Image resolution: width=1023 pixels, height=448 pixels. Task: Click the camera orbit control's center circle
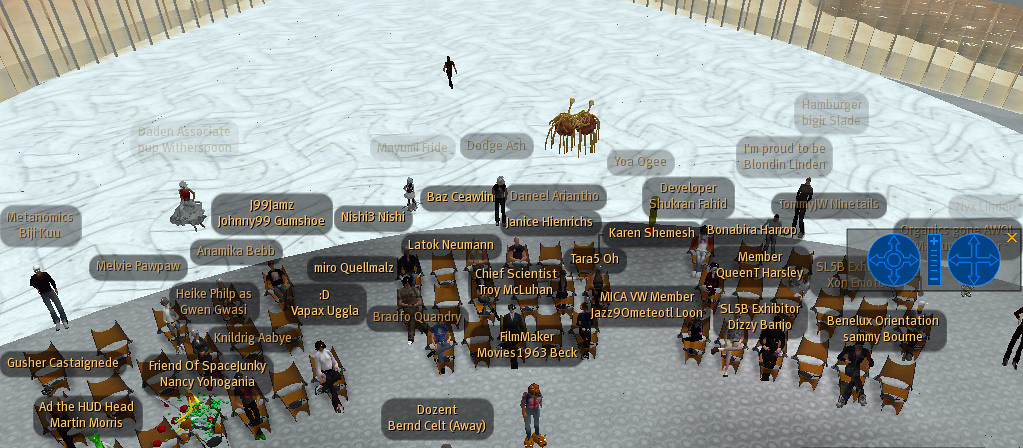point(894,260)
